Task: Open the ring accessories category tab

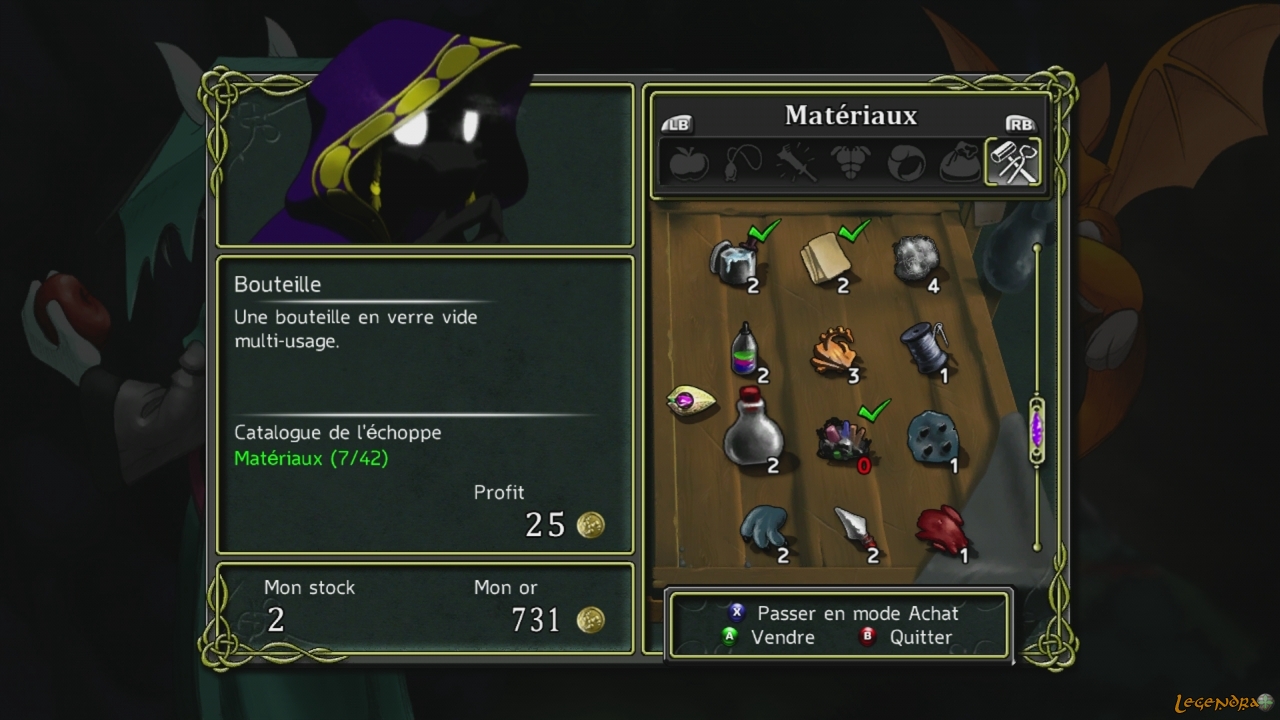Action: click(x=906, y=163)
